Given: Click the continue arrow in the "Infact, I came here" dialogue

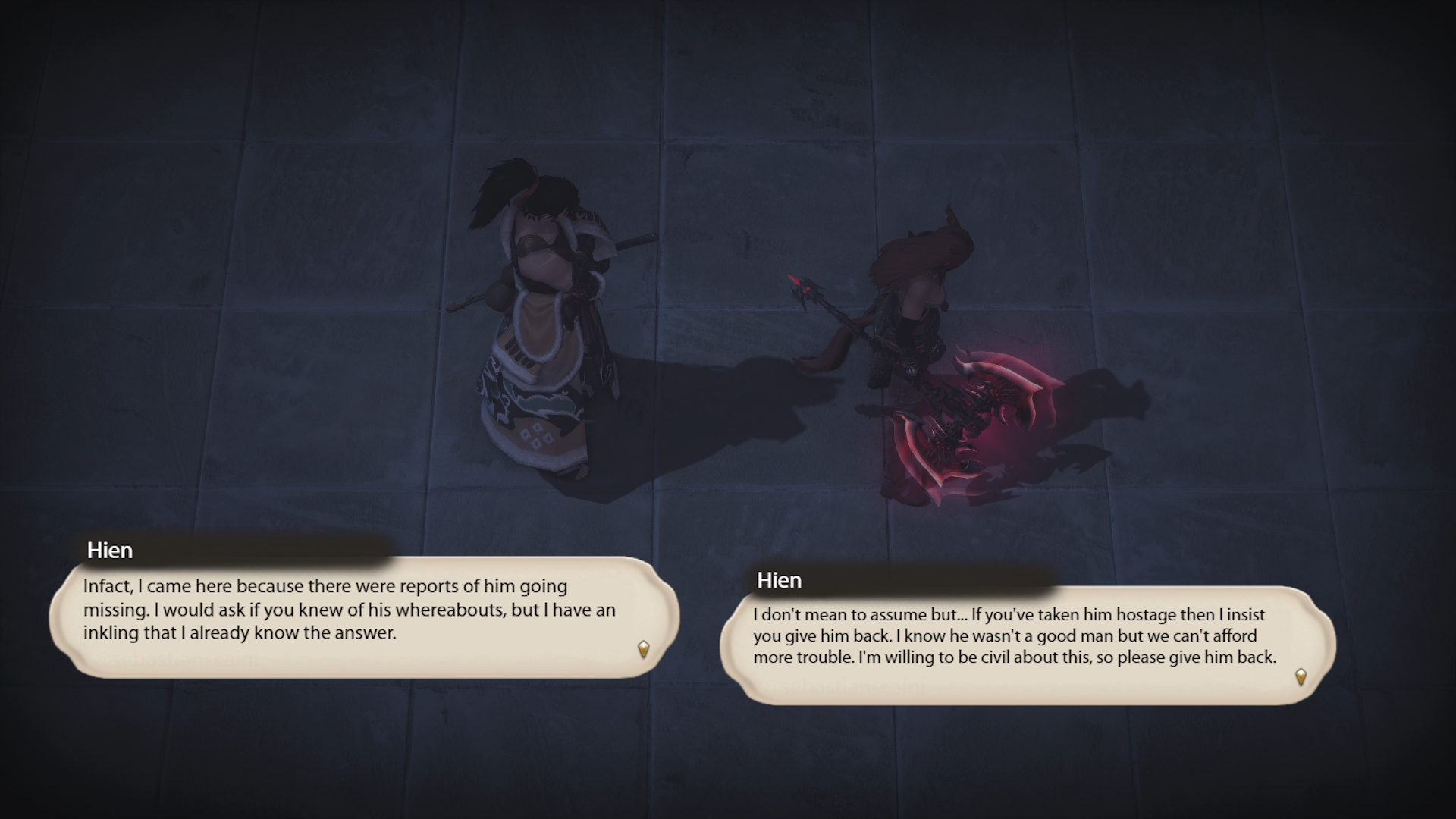Looking at the screenshot, I should [x=644, y=649].
